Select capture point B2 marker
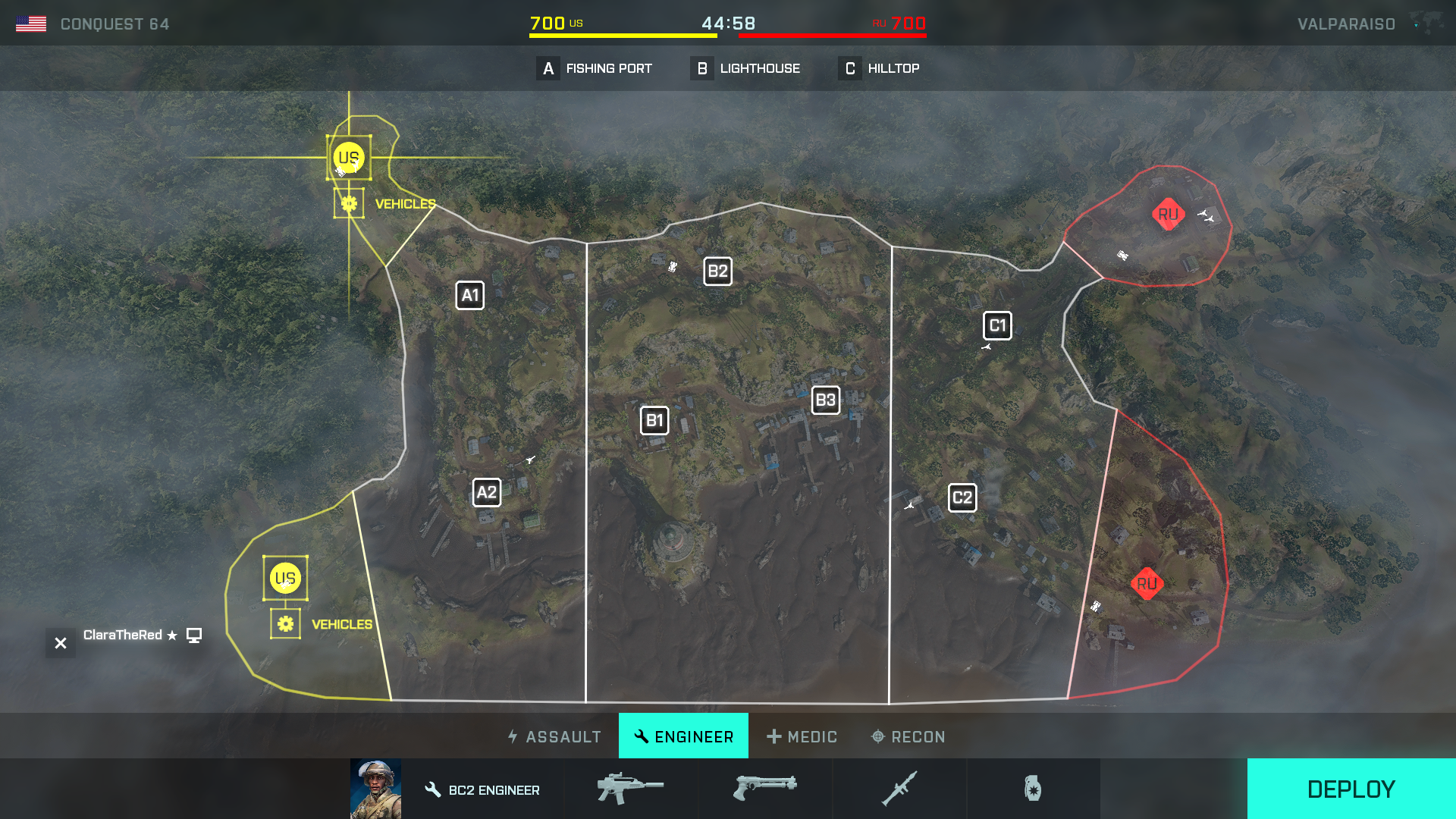The image size is (1456, 819). coord(717,271)
